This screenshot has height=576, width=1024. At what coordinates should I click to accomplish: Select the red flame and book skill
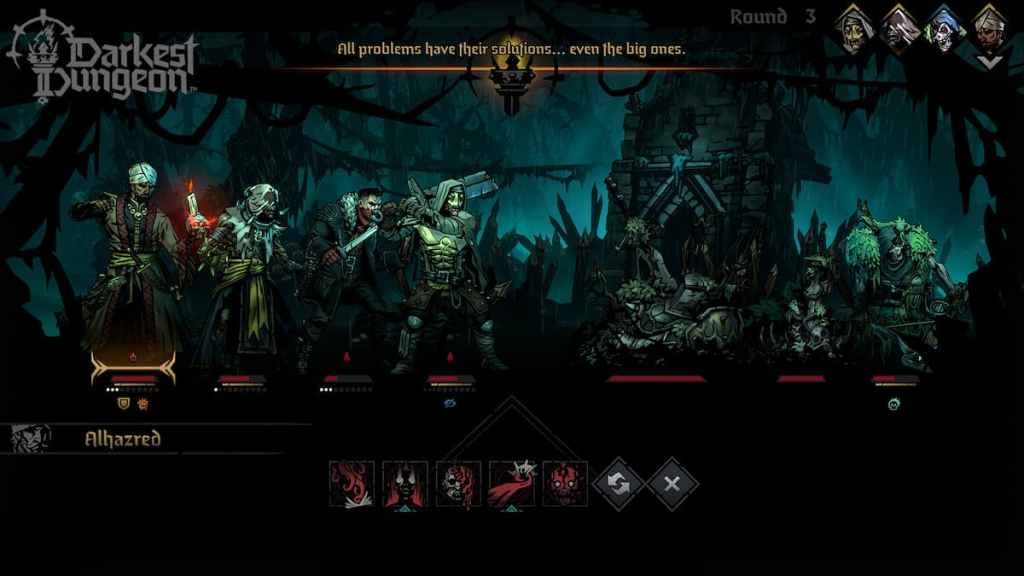[x=352, y=484]
